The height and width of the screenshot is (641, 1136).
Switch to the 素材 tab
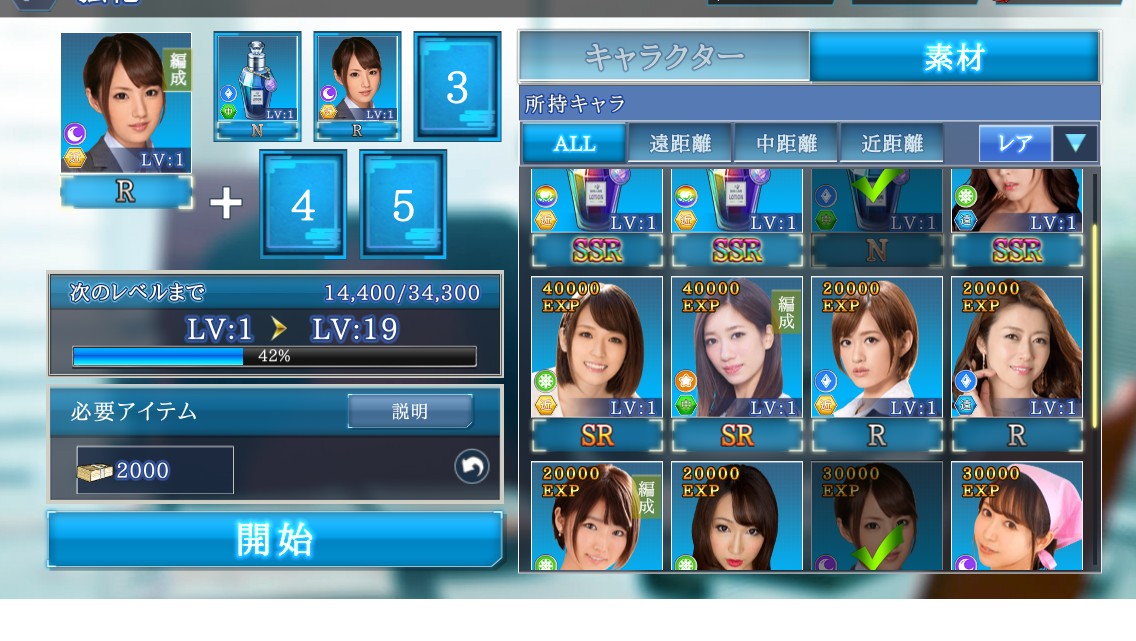click(x=954, y=56)
